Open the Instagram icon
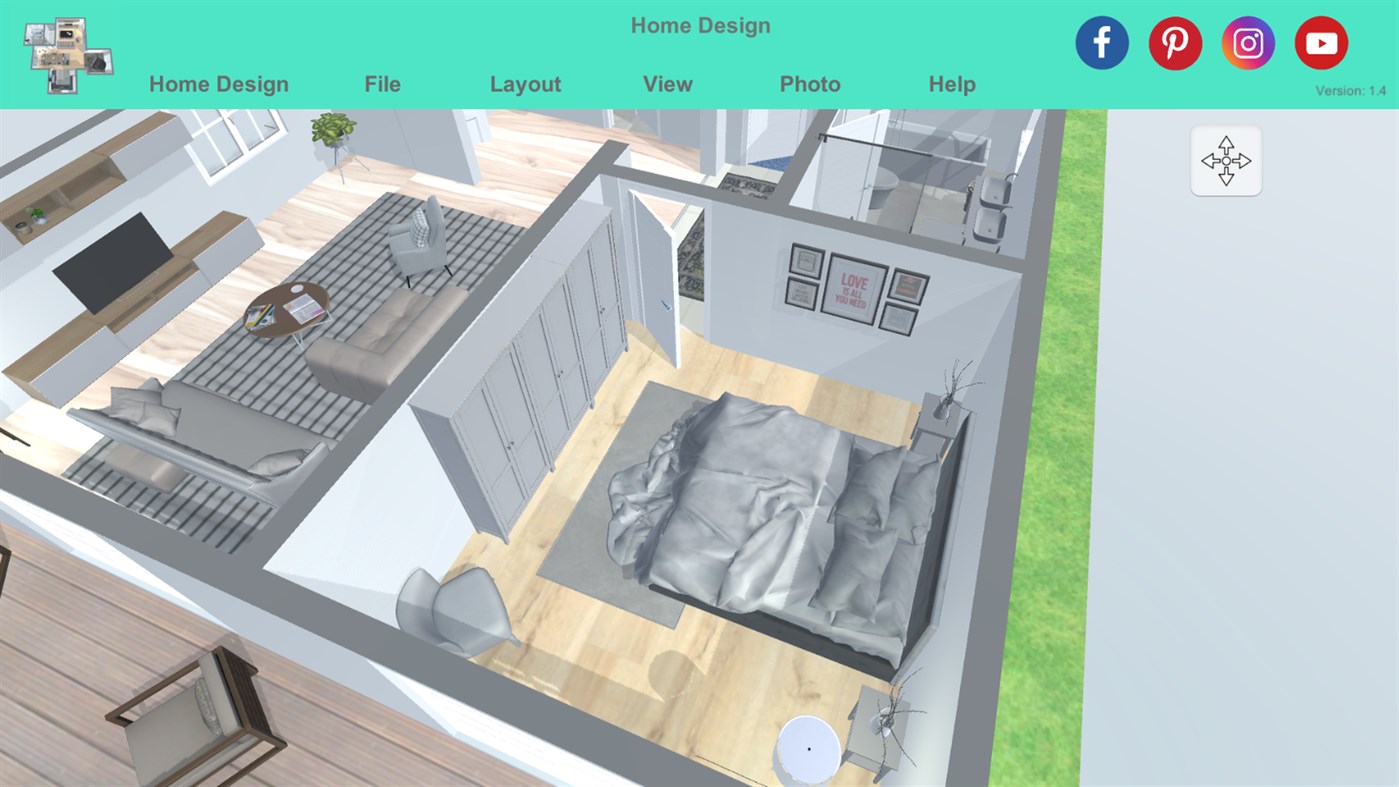Image resolution: width=1399 pixels, height=787 pixels. (1248, 42)
